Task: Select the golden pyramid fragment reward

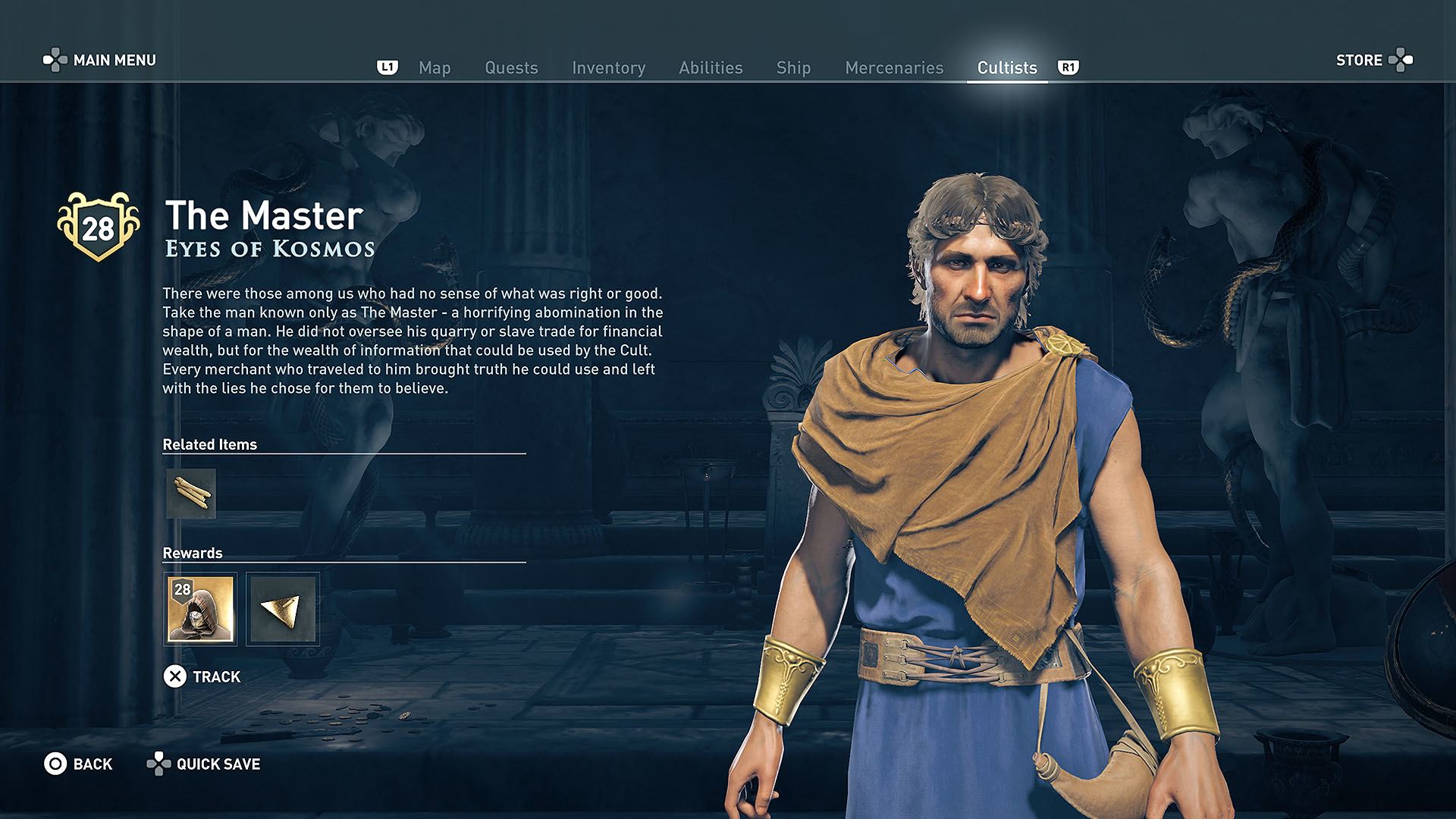Action: (284, 609)
